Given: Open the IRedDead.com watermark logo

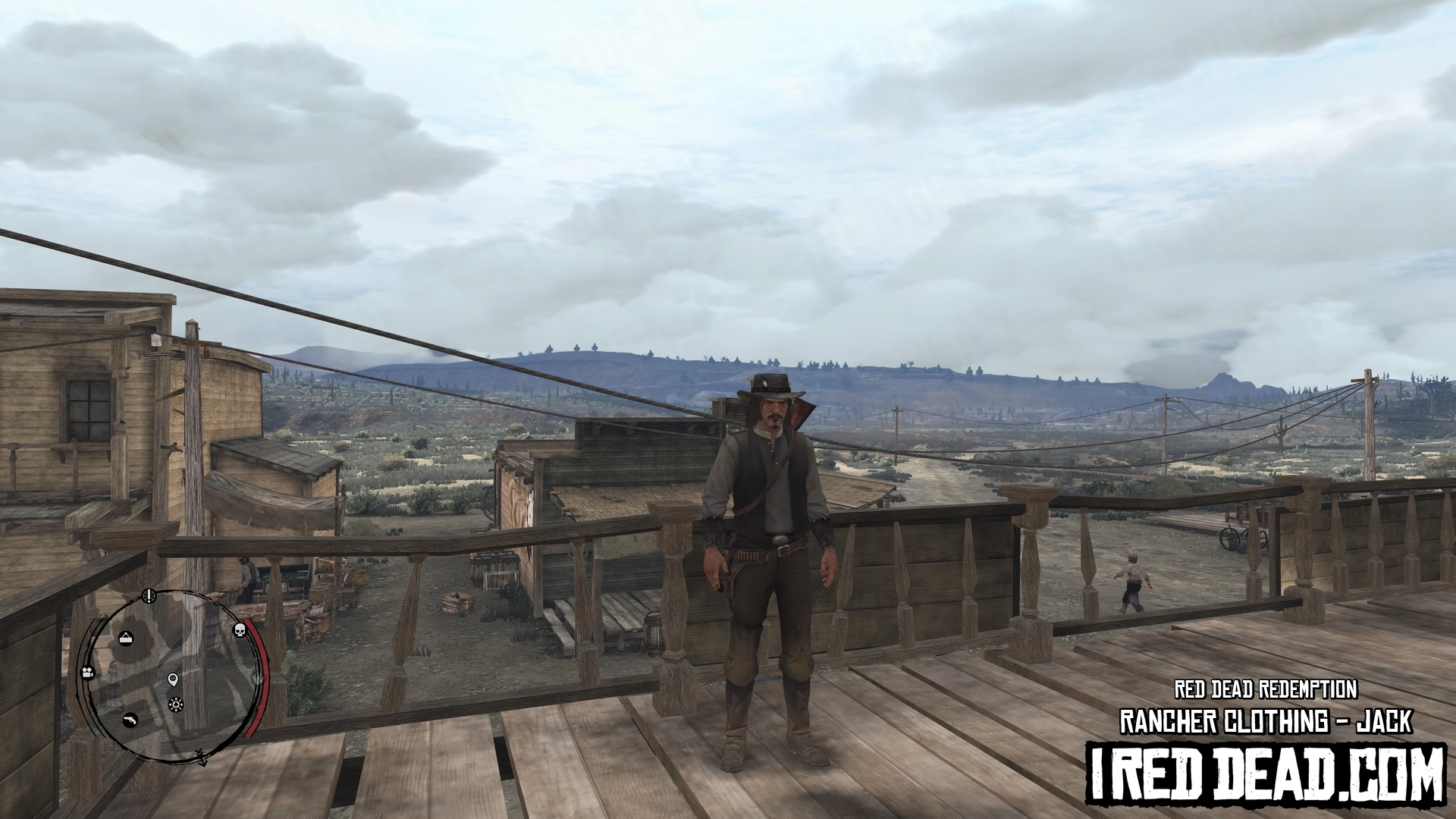Looking at the screenshot, I should [x=1265, y=778].
